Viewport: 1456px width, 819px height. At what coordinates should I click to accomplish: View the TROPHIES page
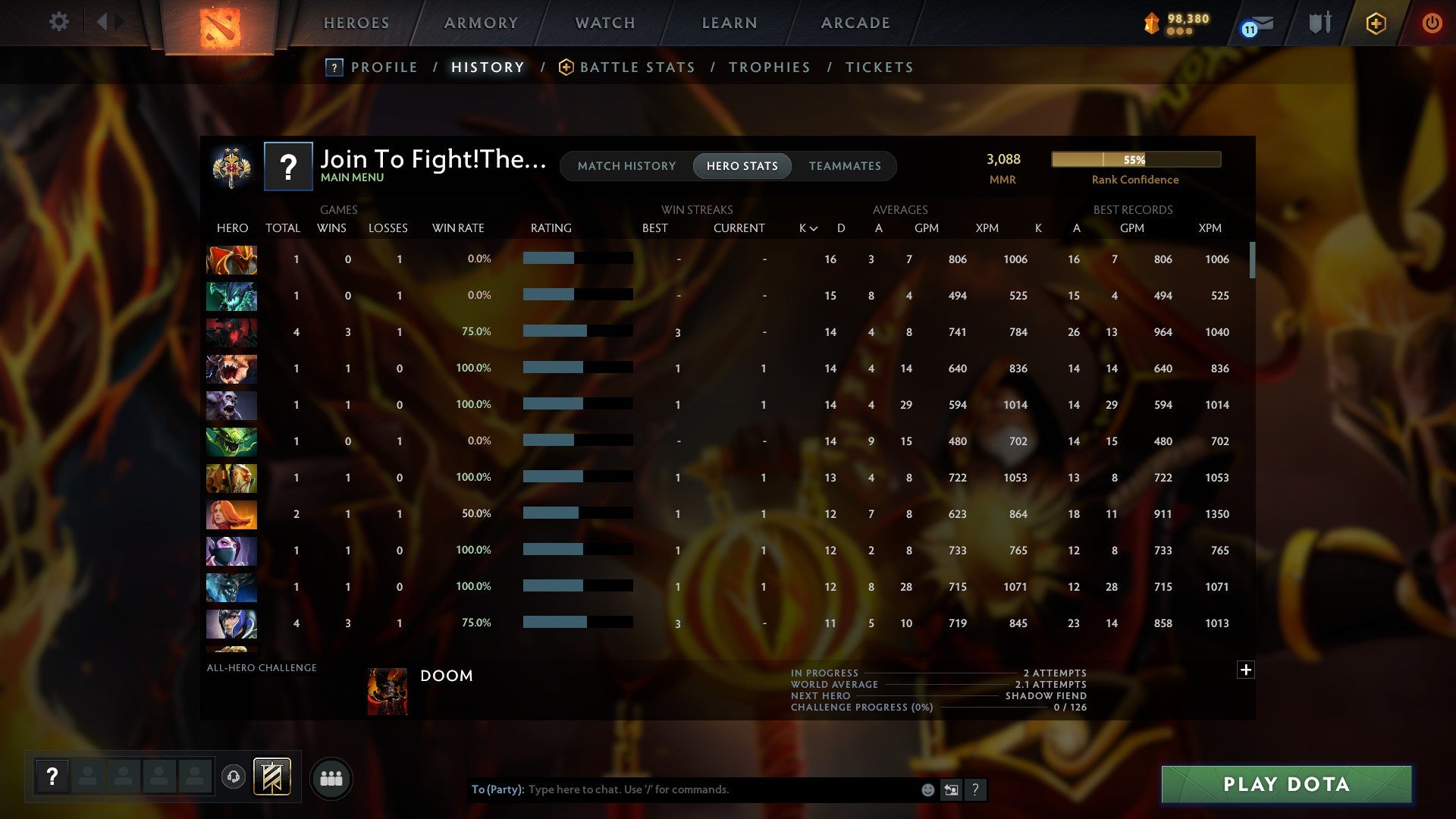click(x=769, y=67)
